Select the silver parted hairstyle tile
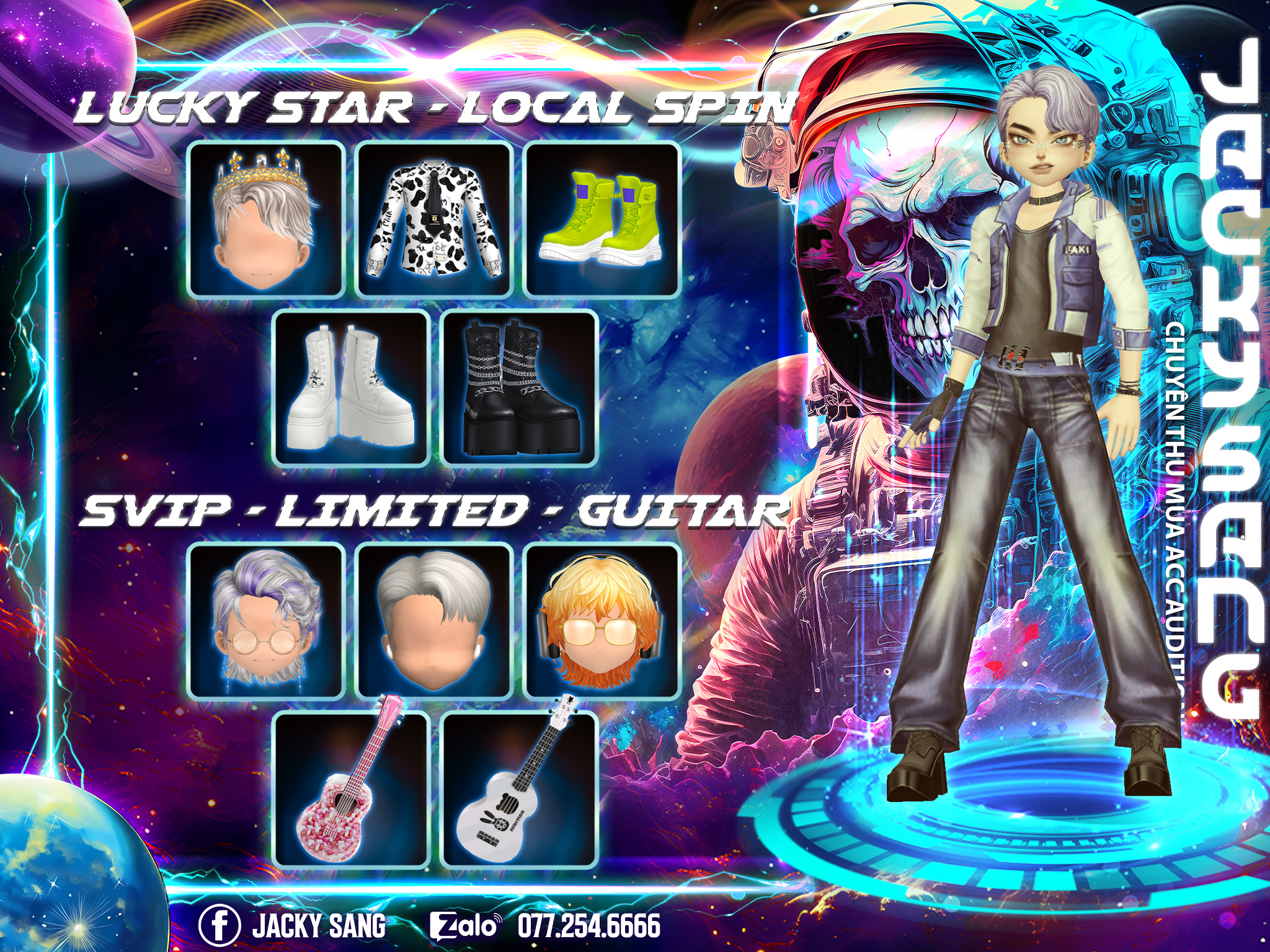Viewport: 1270px width, 952px height. pos(434,620)
